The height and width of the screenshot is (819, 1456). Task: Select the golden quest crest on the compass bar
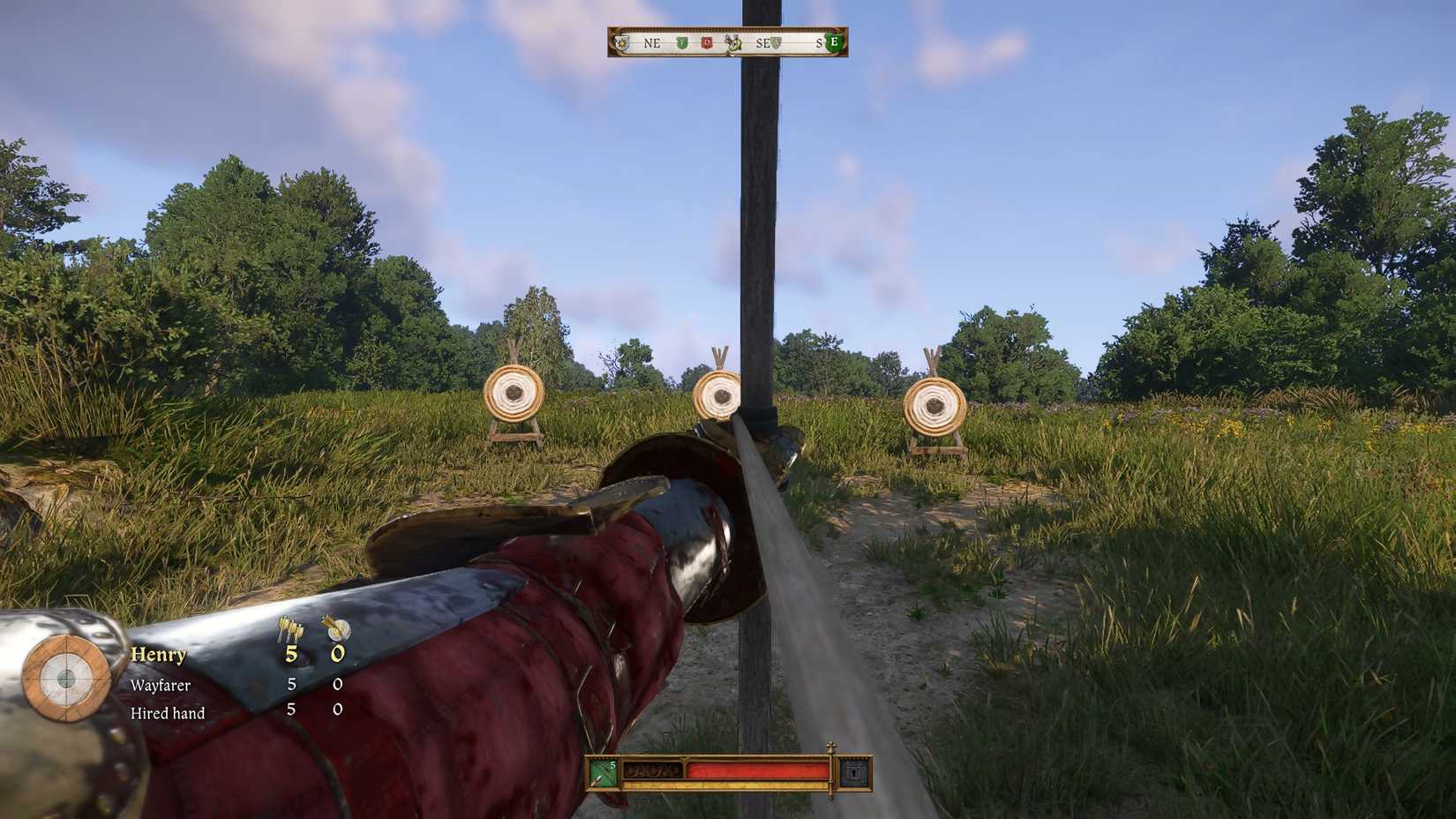point(734,43)
